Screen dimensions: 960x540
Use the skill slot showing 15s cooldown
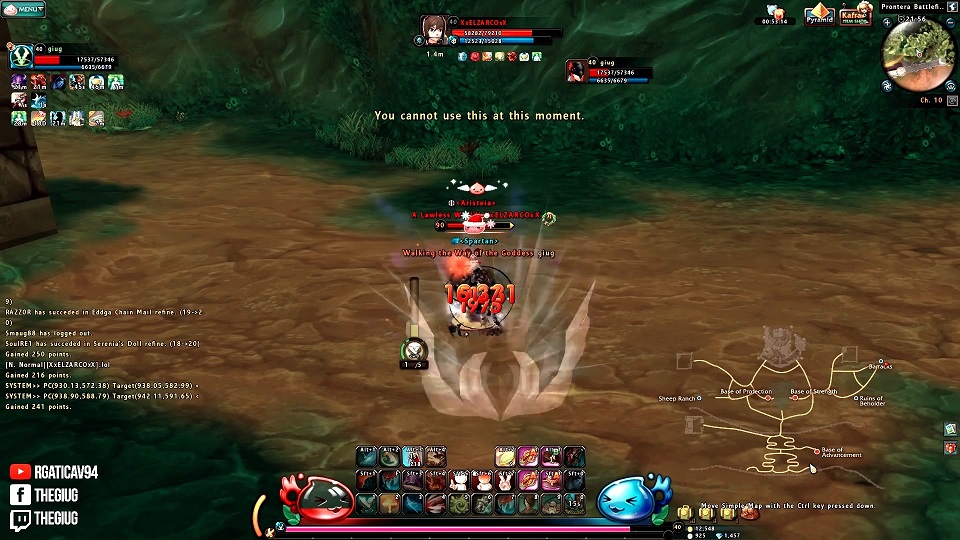tap(575, 502)
